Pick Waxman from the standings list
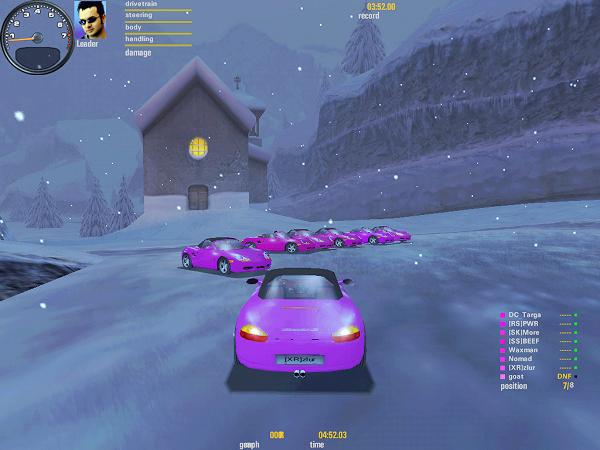Image resolution: width=600 pixels, height=450 pixels. (x=523, y=351)
